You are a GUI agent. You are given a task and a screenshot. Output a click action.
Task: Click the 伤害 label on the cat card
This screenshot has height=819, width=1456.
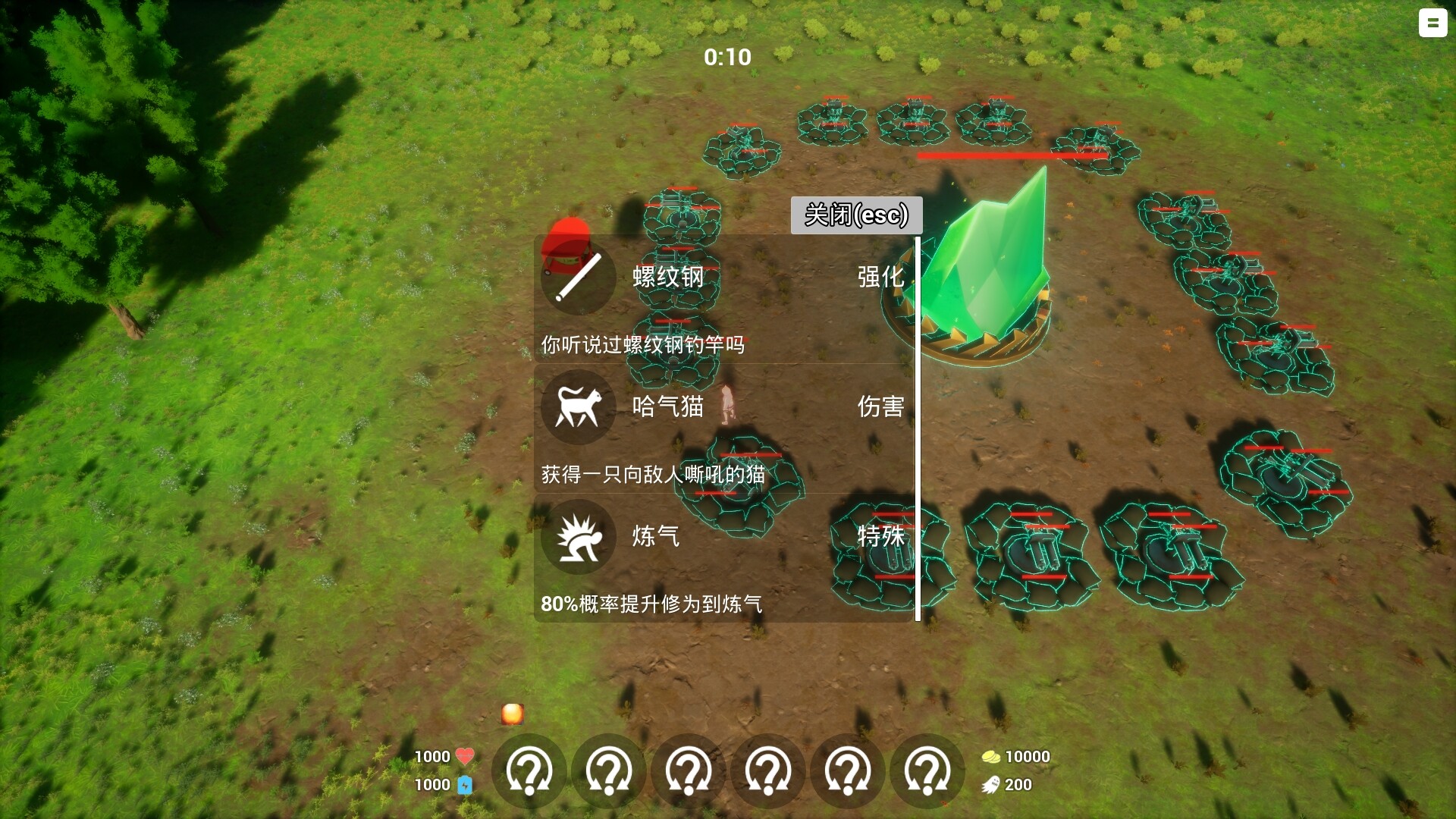click(882, 407)
